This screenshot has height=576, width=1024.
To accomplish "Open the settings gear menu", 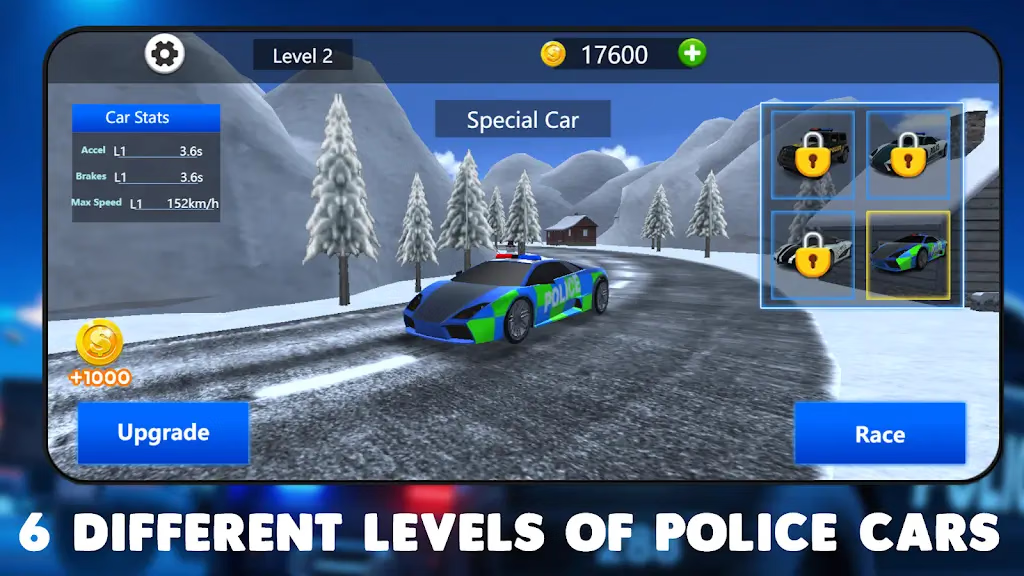I will (165, 53).
